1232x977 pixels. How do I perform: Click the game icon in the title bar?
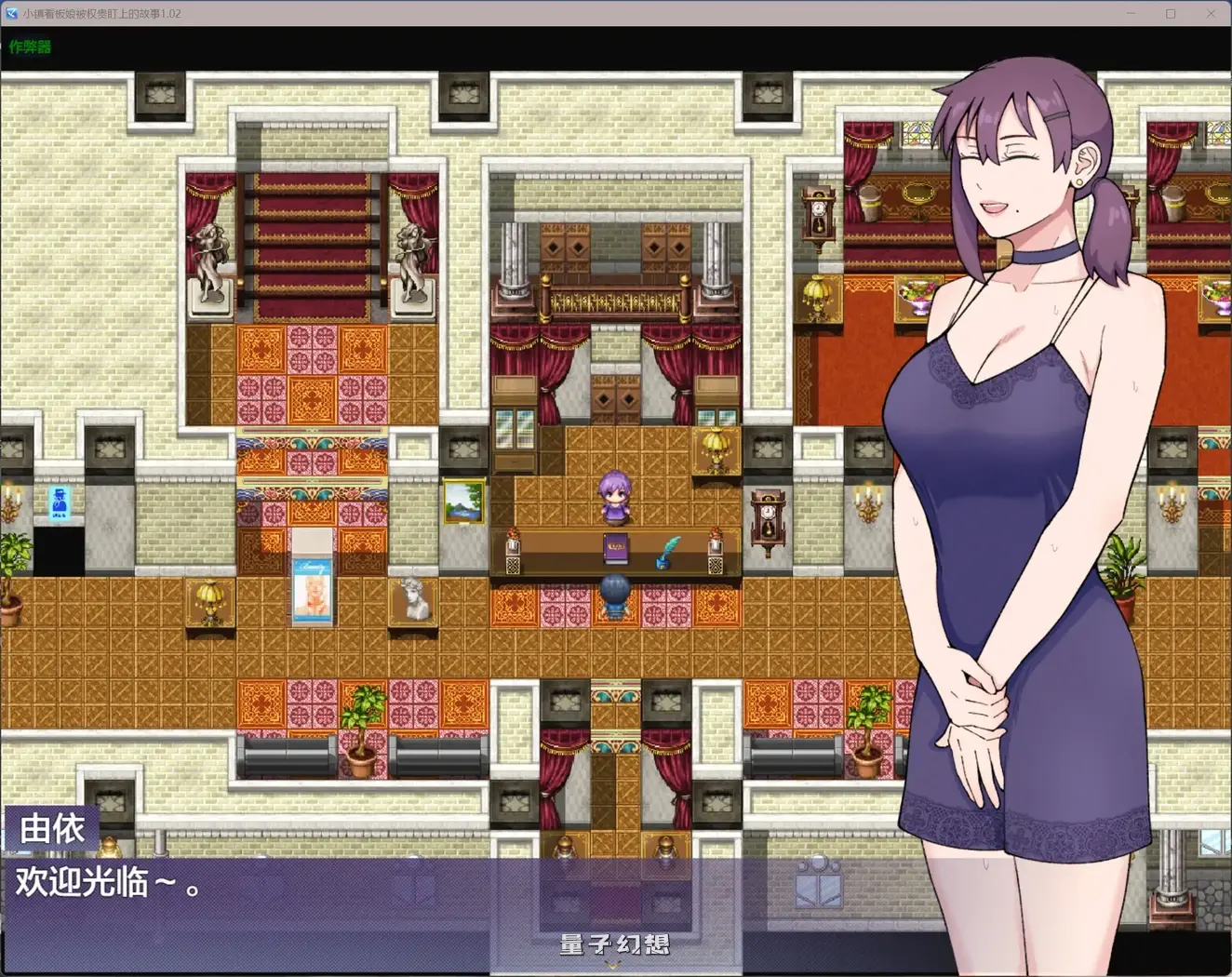pos(10,13)
